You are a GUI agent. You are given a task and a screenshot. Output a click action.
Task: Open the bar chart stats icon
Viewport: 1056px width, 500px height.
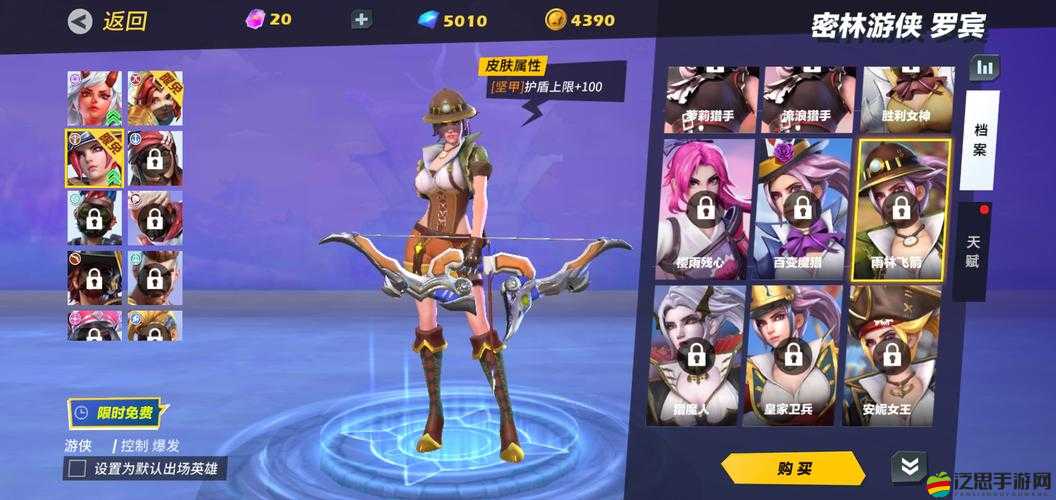[x=985, y=67]
